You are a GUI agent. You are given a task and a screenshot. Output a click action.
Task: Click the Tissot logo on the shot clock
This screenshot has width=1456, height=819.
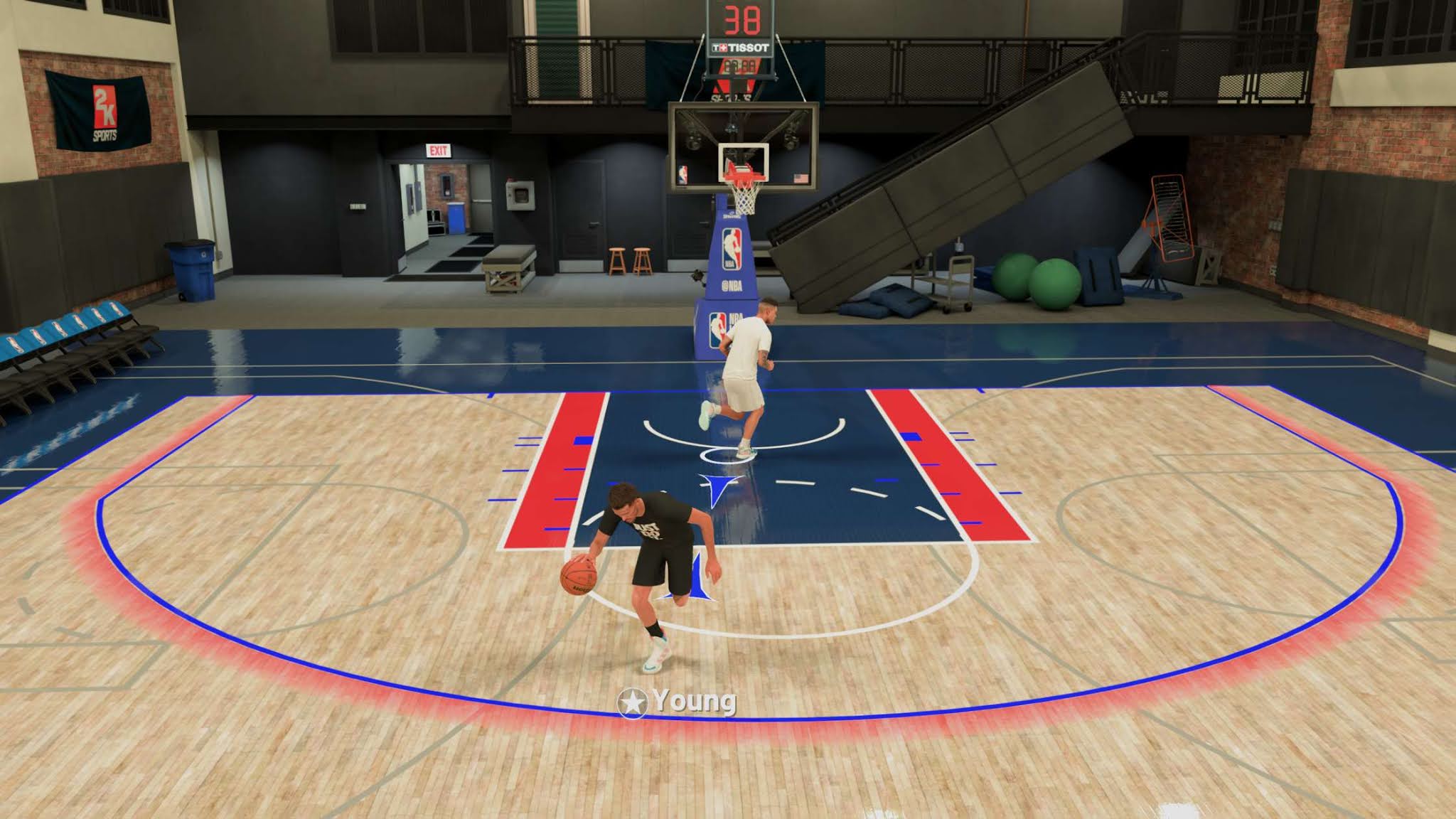[741, 48]
